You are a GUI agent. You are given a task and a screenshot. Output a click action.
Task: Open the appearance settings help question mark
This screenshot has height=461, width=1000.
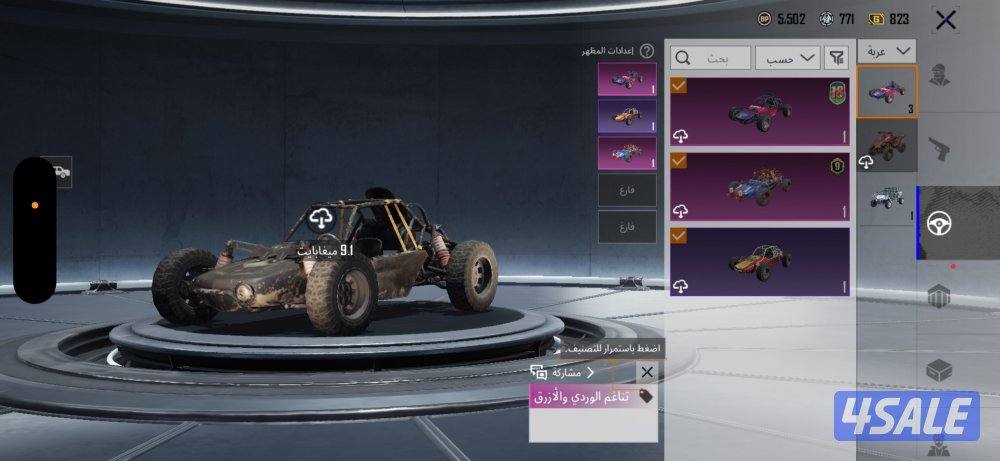[x=647, y=50]
